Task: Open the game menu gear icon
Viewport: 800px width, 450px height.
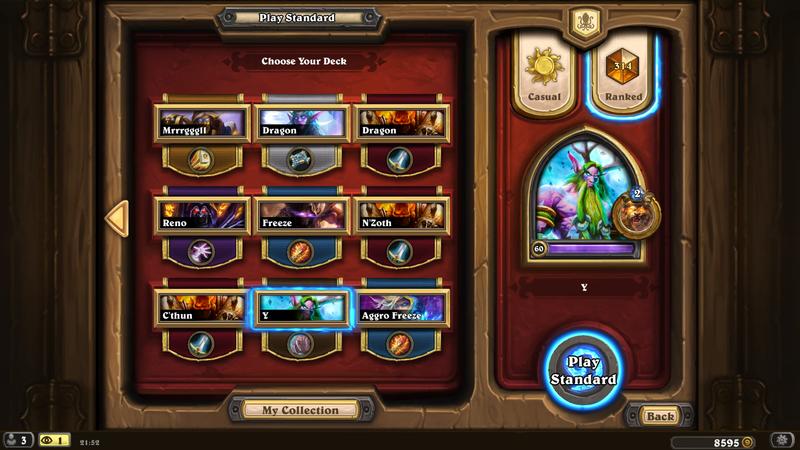Action: coord(783,440)
